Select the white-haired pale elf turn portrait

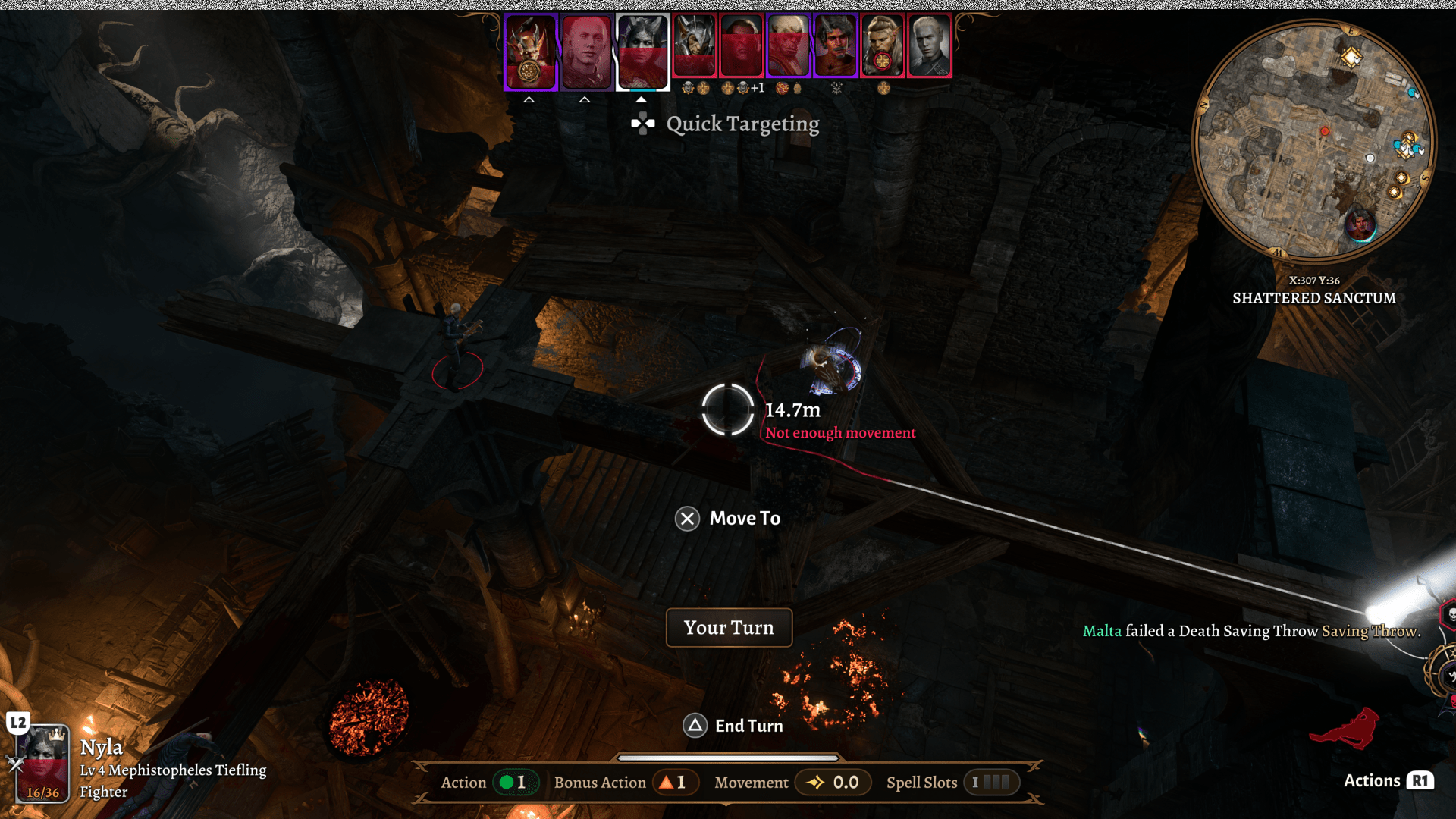pyautogui.click(x=929, y=46)
